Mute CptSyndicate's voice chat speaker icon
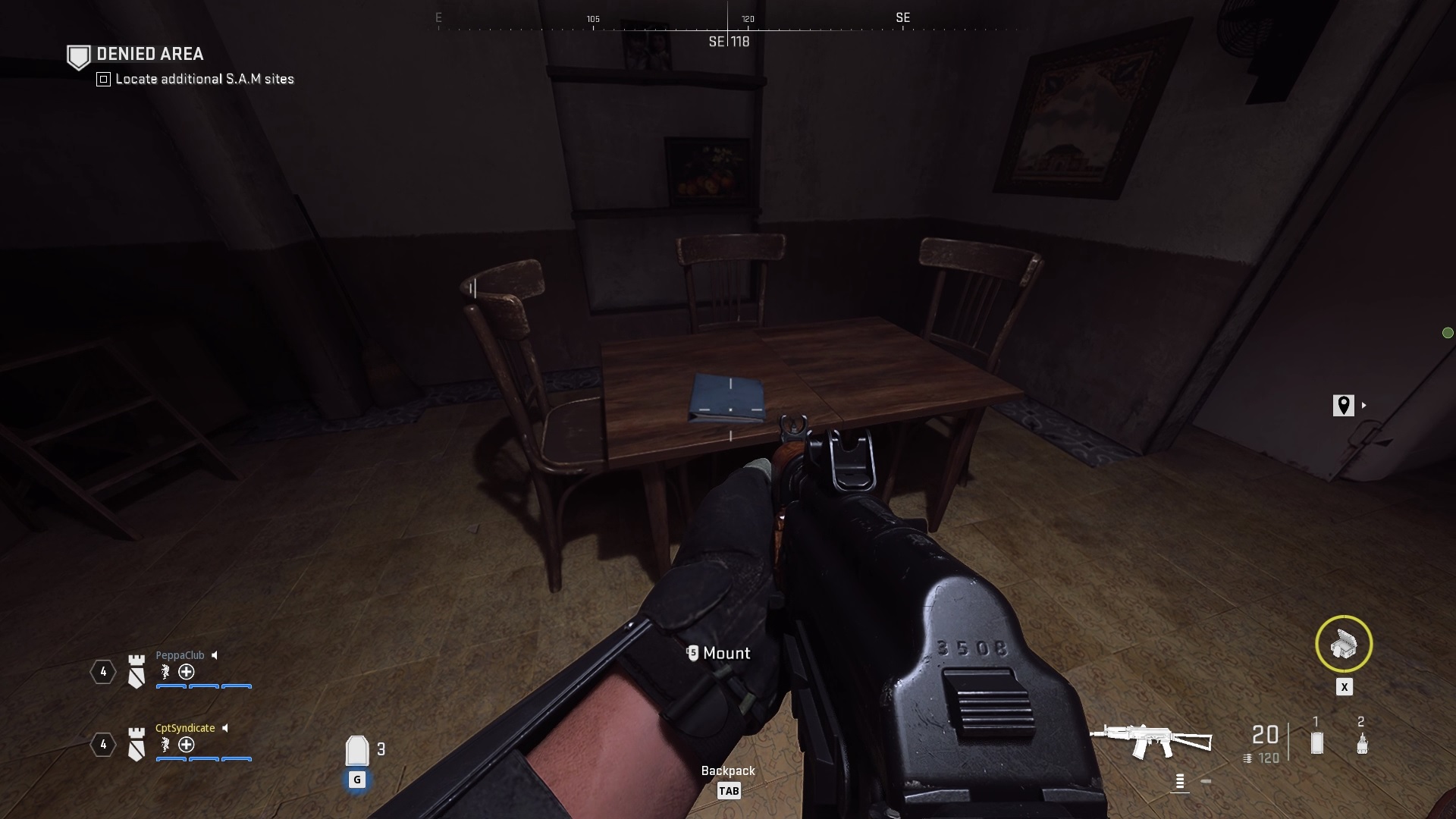This screenshot has width=1456, height=819. (225, 729)
